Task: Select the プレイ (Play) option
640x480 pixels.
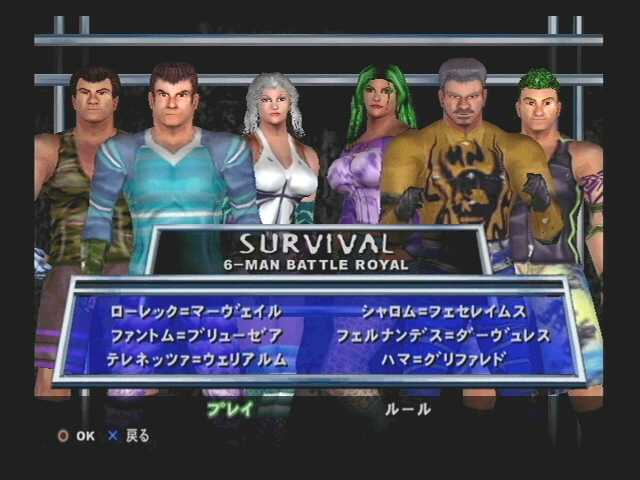Action: [x=231, y=408]
